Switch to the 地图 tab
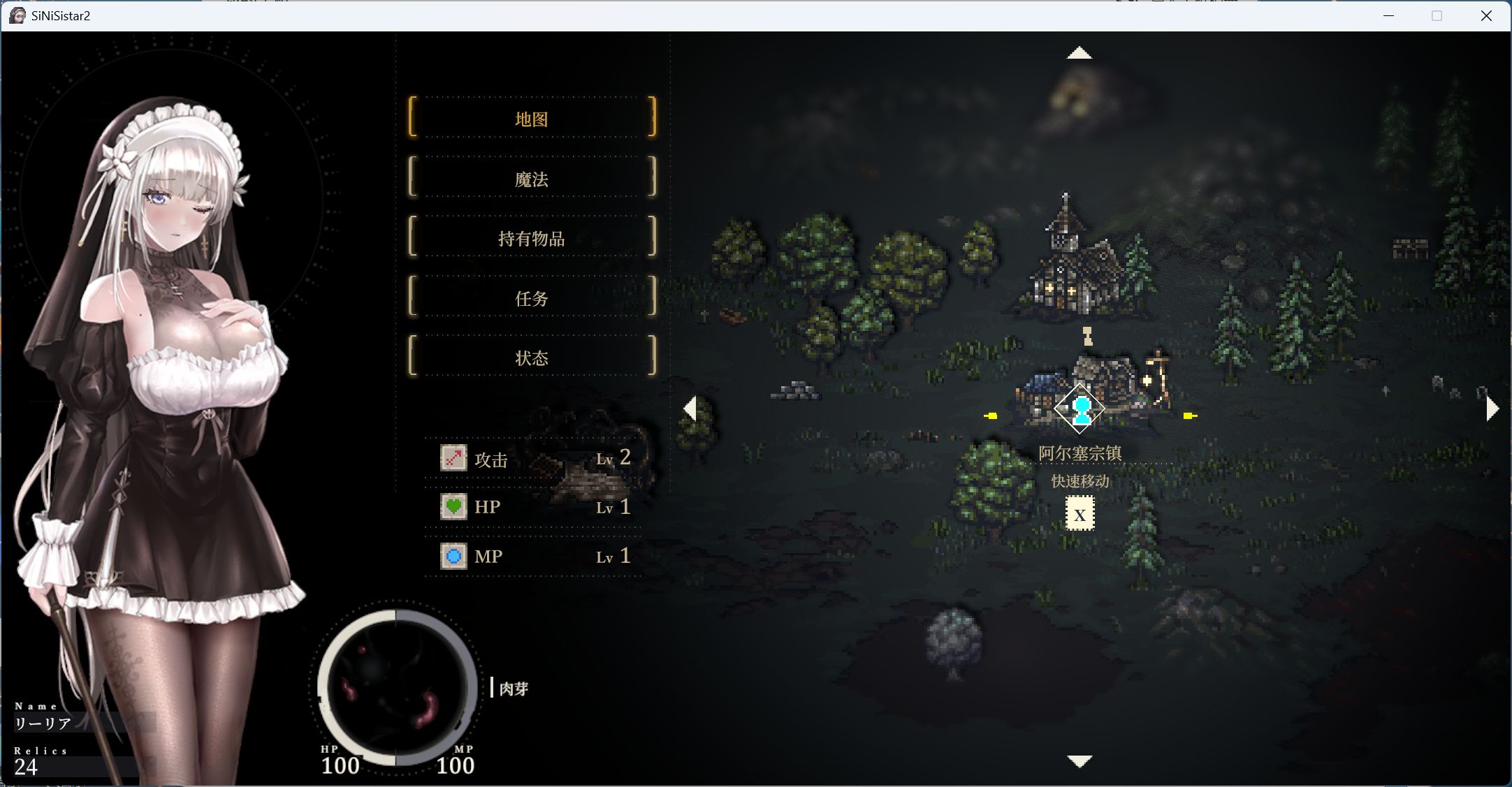 pos(532,118)
